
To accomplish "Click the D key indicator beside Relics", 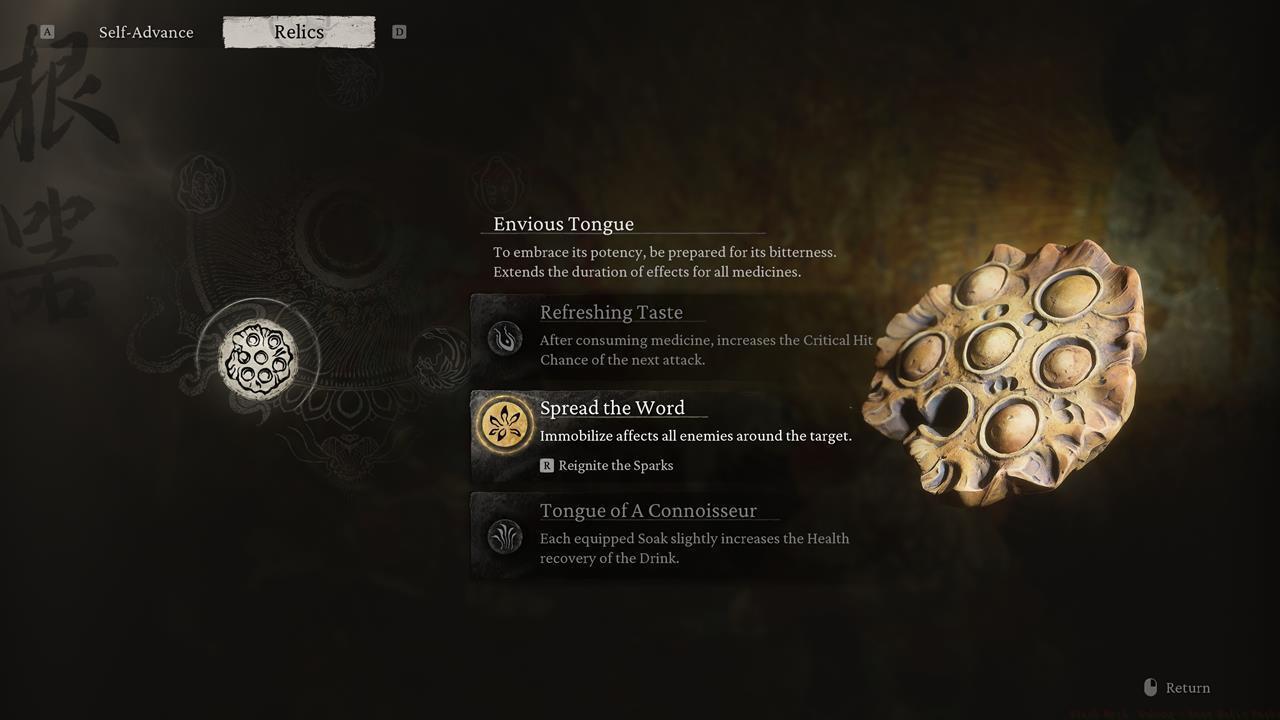I will (x=399, y=31).
